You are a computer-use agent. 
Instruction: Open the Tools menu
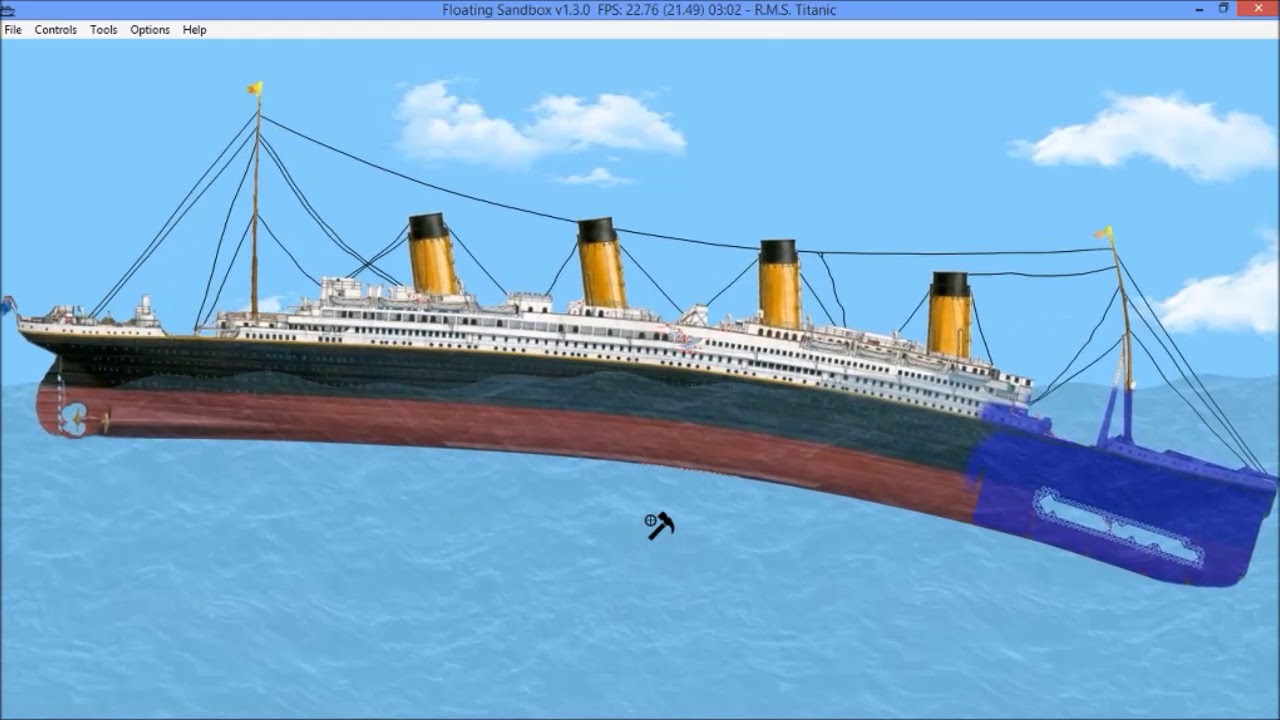tap(102, 30)
